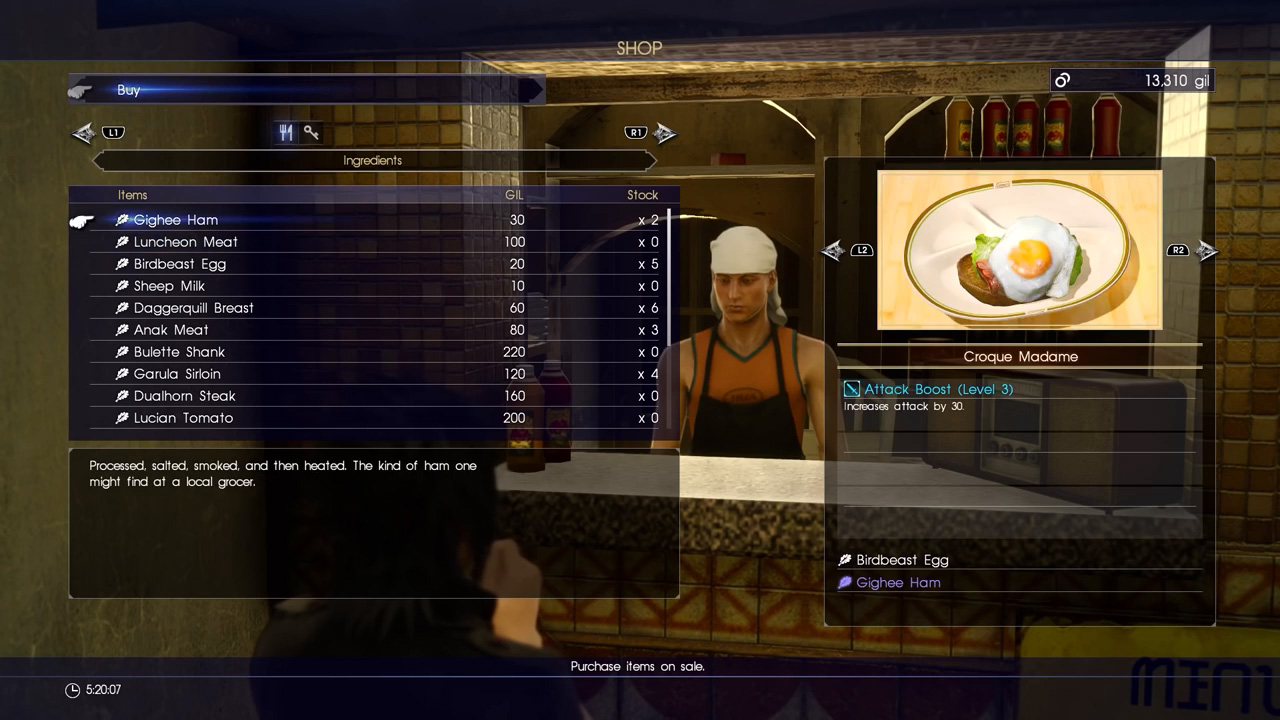Select the Buy option
Screen dimensions: 1280x720
128,90
